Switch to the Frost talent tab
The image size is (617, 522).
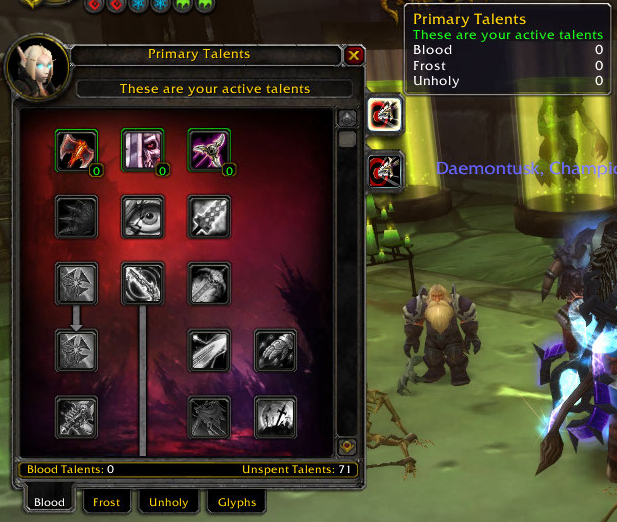pos(107,502)
